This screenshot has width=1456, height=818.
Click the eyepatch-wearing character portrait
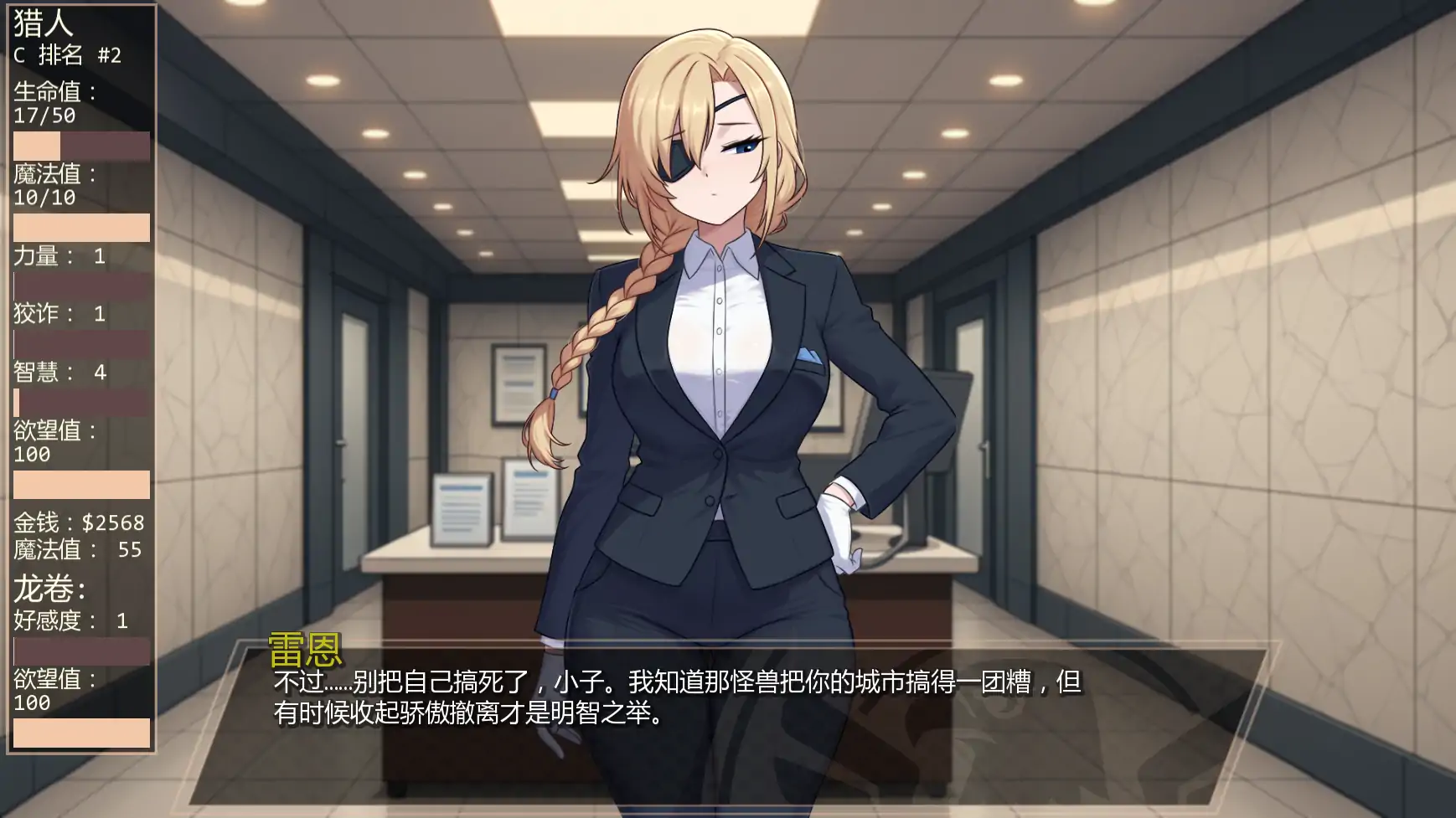pyautogui.click(x=729, y=335)
